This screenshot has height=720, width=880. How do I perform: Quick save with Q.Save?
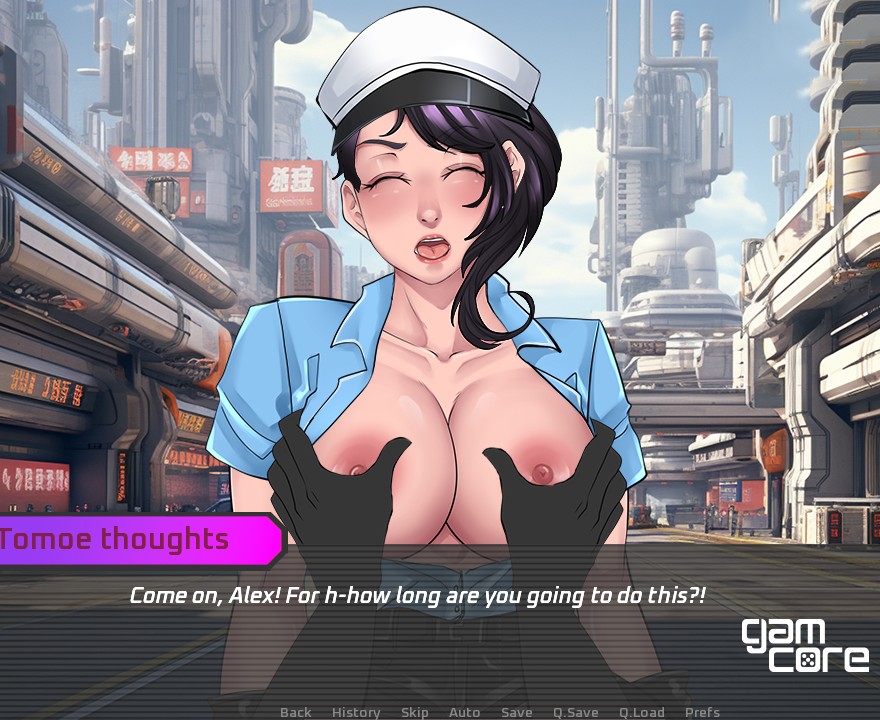(x=576, y=712)
